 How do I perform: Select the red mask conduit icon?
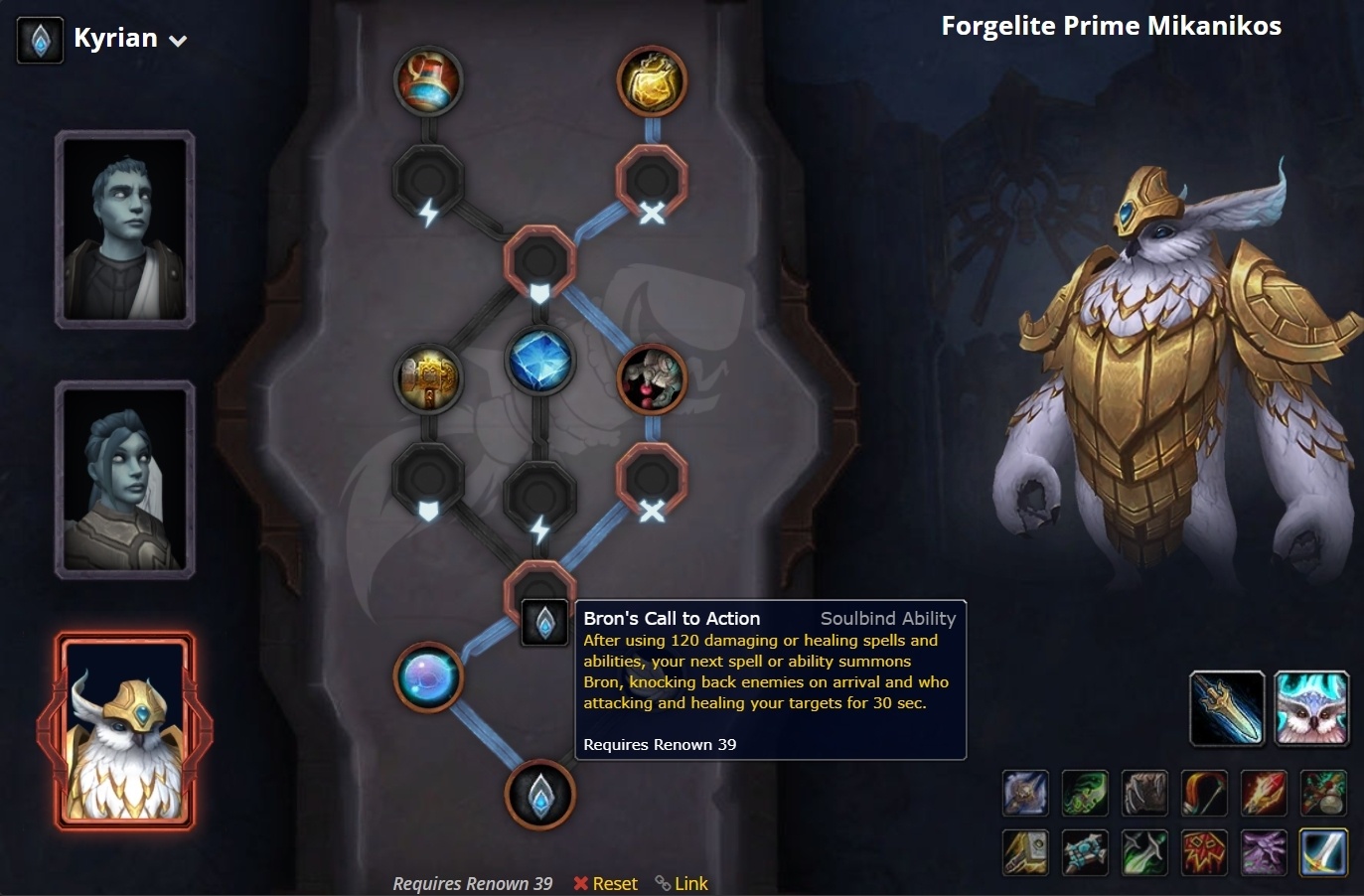click(x=1203, y=852)
